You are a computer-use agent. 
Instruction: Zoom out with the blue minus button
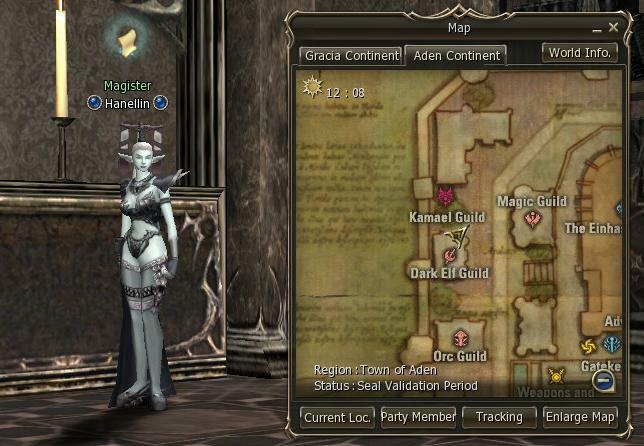[603, 380]
